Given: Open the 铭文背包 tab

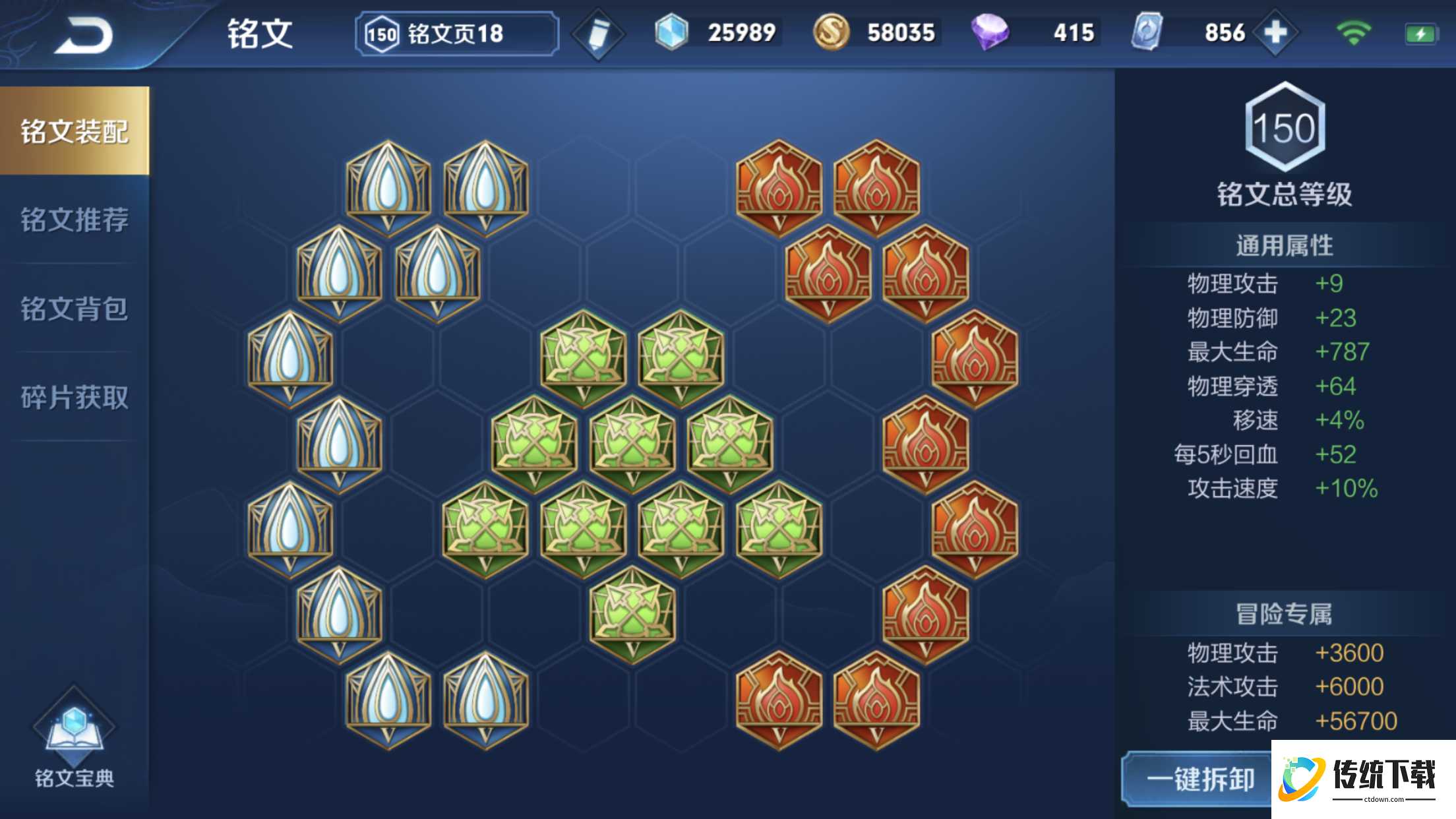Looking at the screenshot, I should 75,309.
